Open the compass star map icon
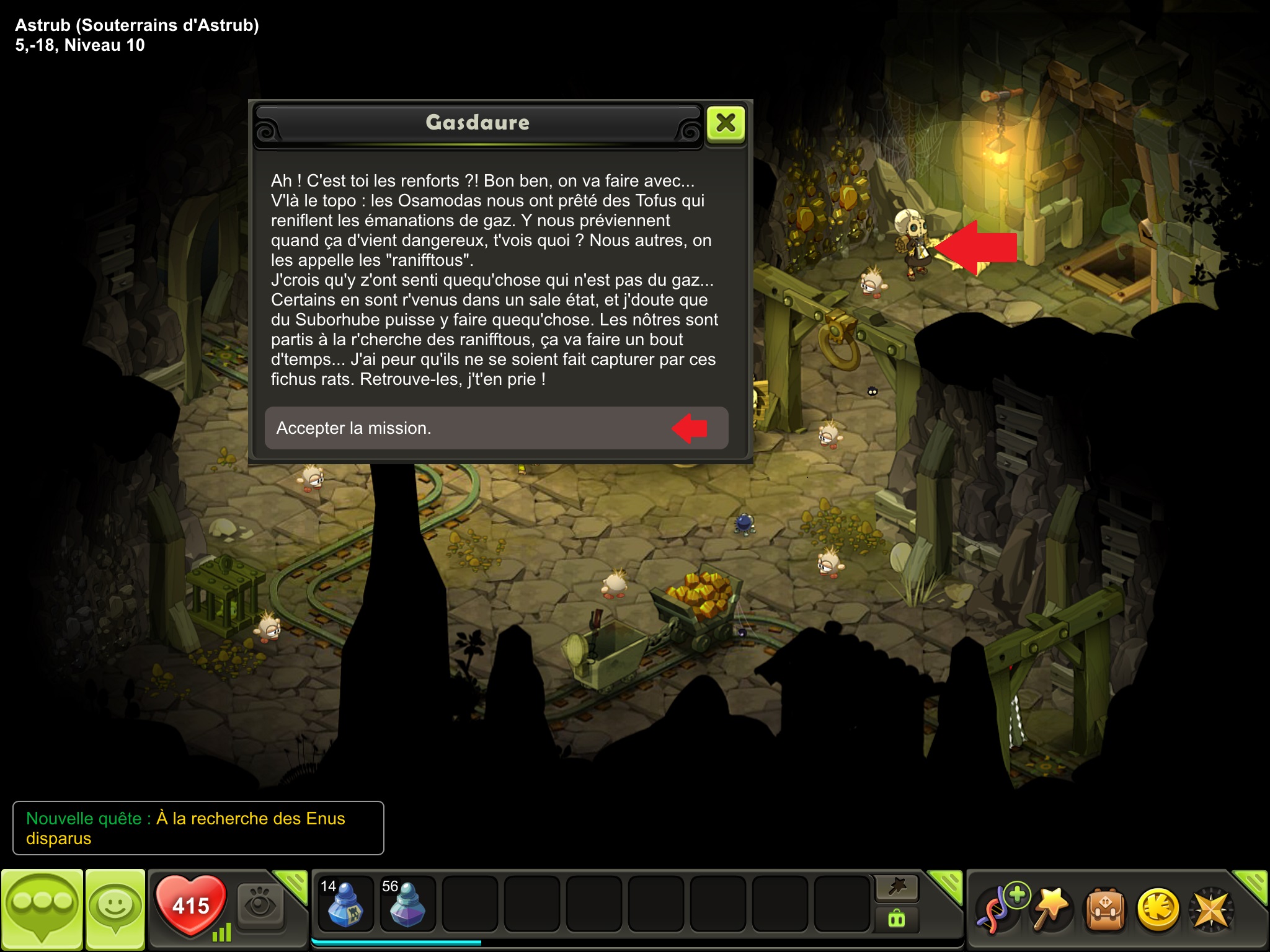Image resolution: width=1270 pixels, height=952 pixels. [1210, 910]
